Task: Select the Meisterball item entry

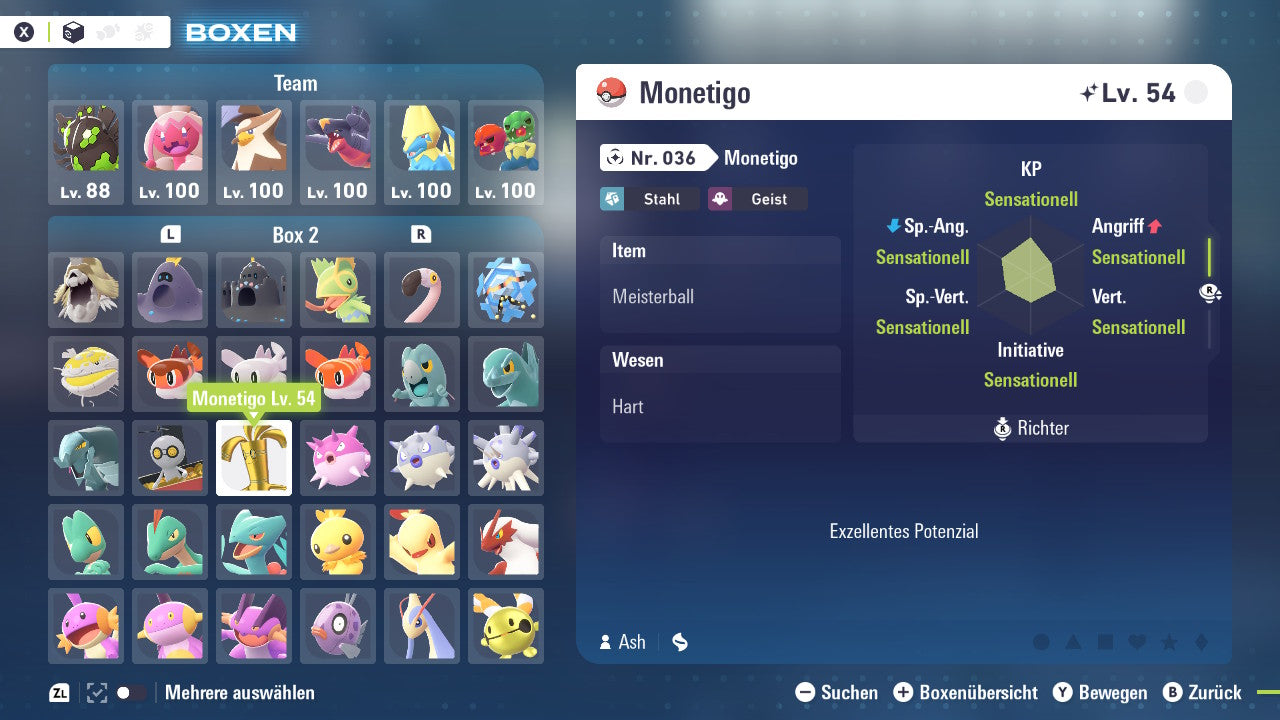Action: pyautogui.click(x=720, y=298)
